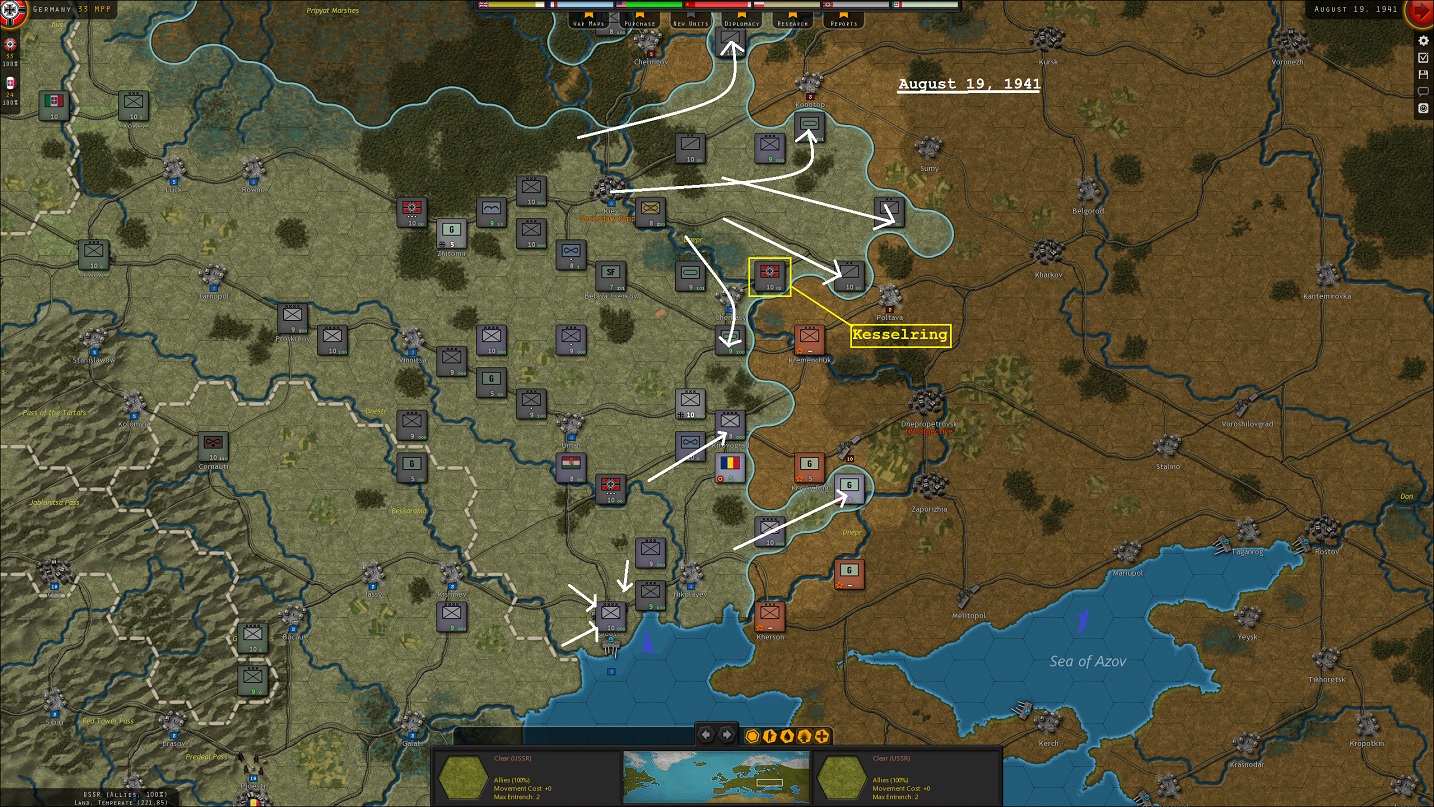Image resolution: width=1434 pixels, height=807 pixels.
Task: Open the settings gear icon
Action: pyautogui.click(x=1423, y=41)
